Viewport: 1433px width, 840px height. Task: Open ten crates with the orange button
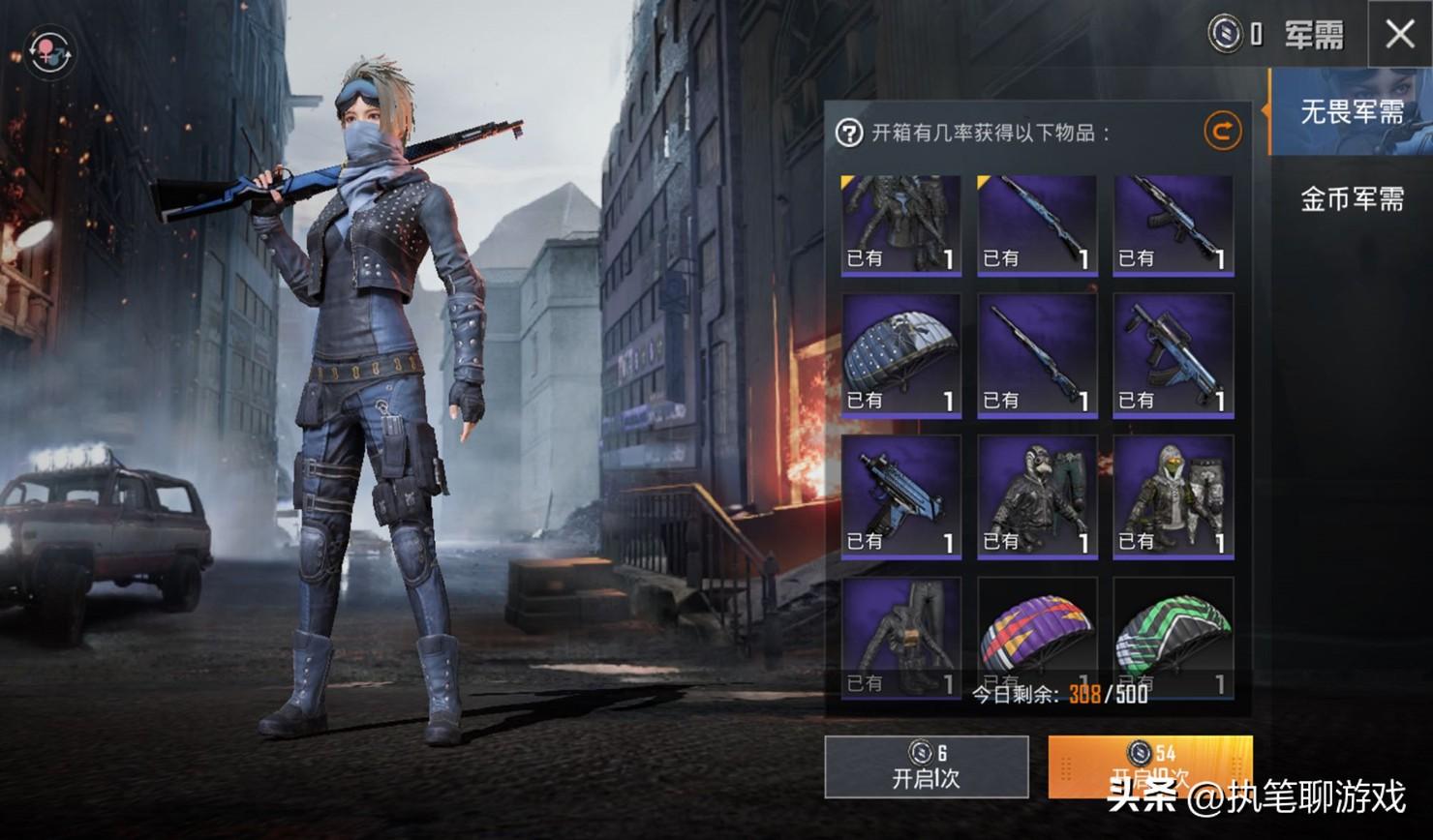(1149, 766)
